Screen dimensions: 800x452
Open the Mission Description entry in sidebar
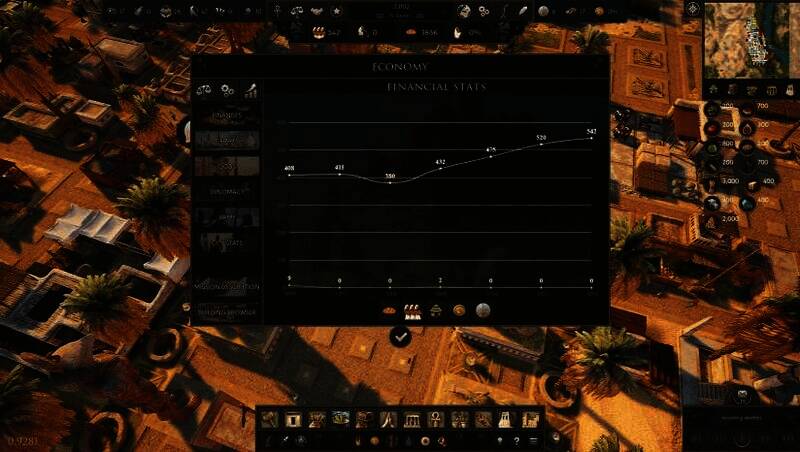[227, 287]
